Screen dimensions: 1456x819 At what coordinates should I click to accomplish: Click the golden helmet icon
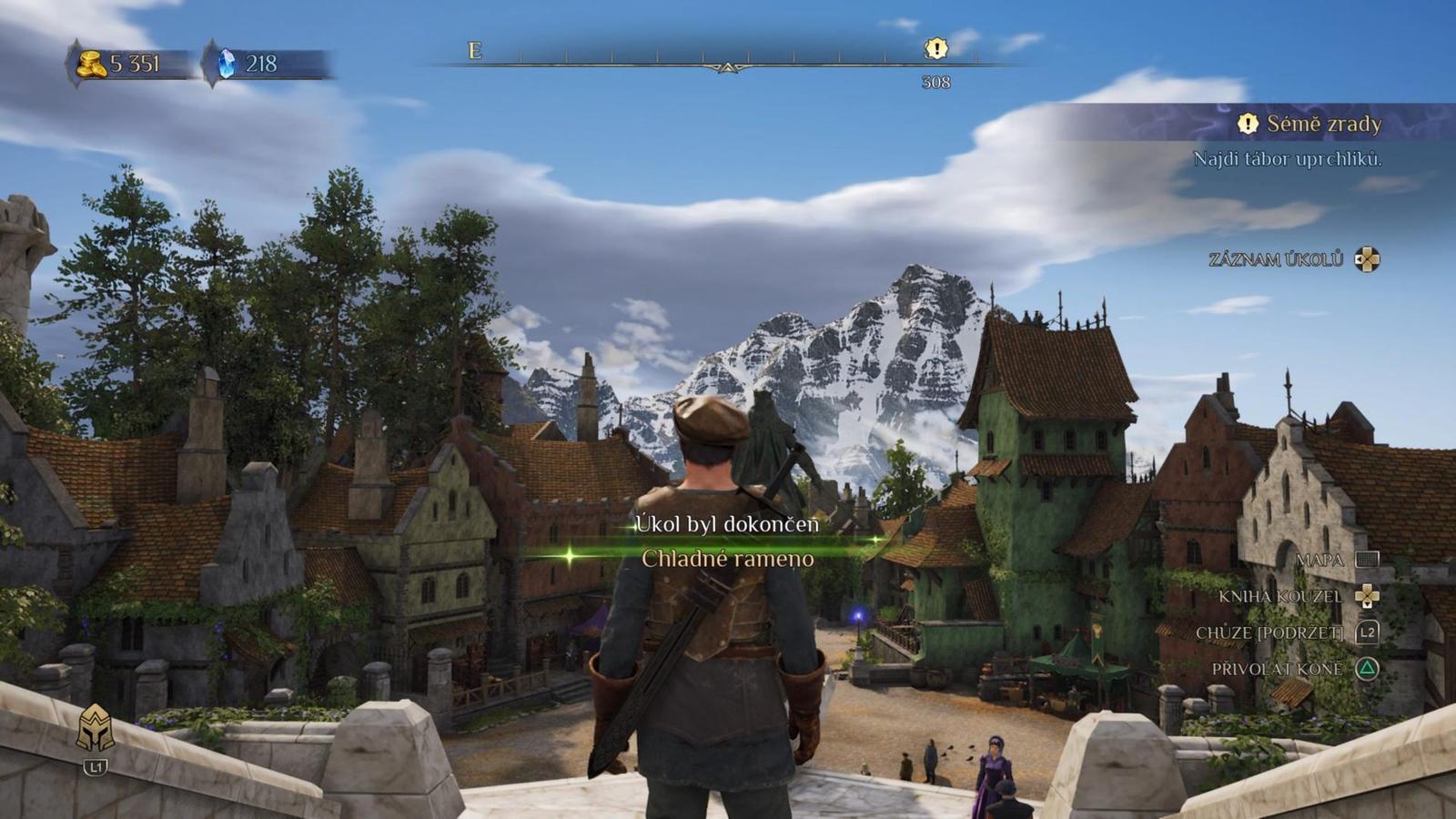tap(96, 729)
